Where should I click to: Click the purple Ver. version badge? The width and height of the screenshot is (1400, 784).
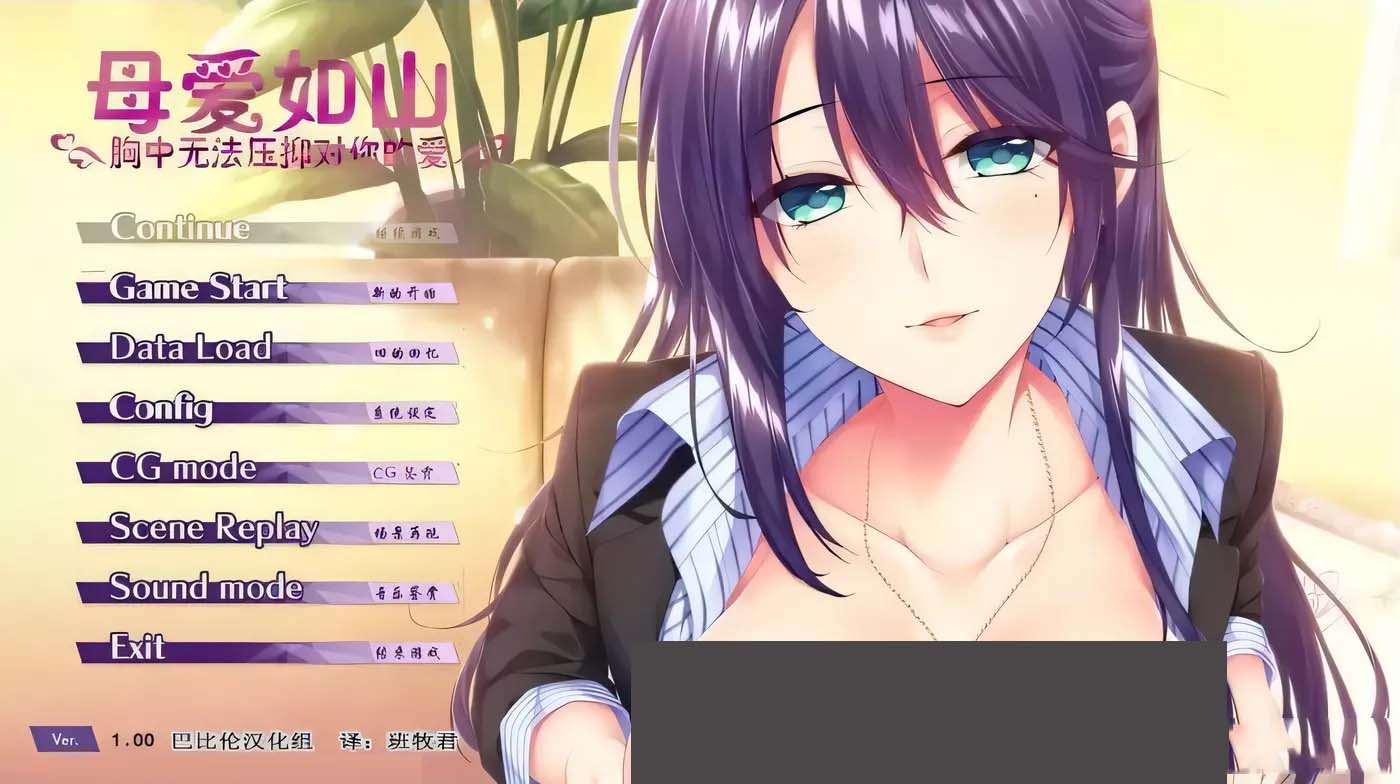[63, 740]
